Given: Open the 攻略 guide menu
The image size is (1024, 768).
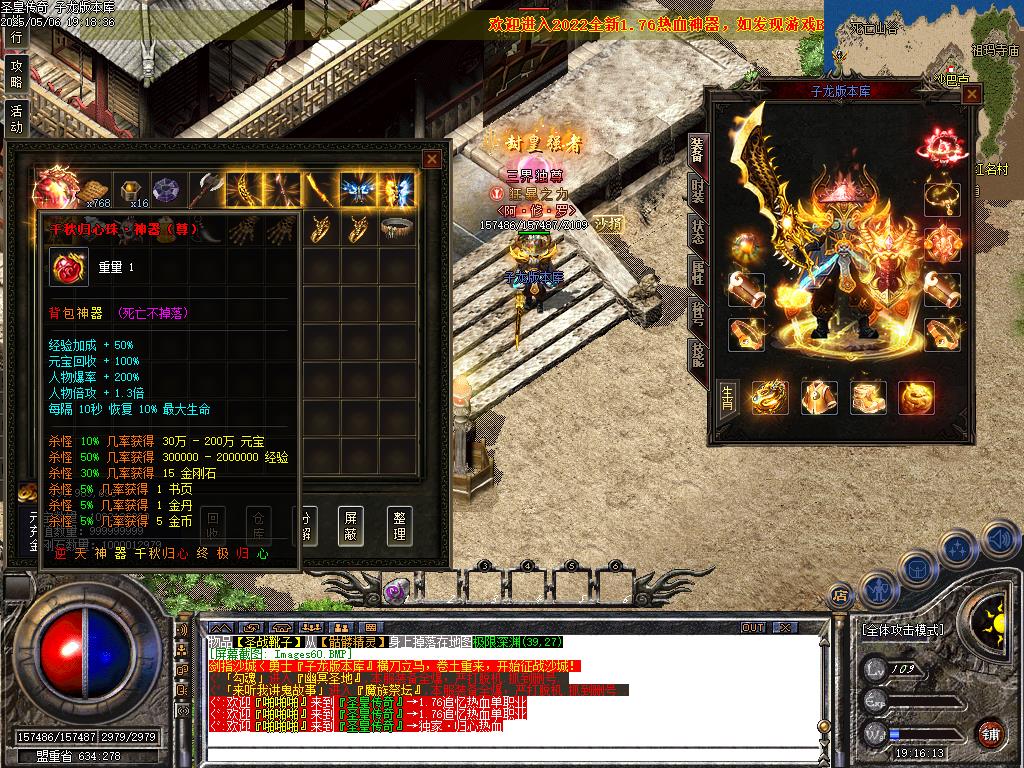Looking at the screenshot, I should pos(15,73).
